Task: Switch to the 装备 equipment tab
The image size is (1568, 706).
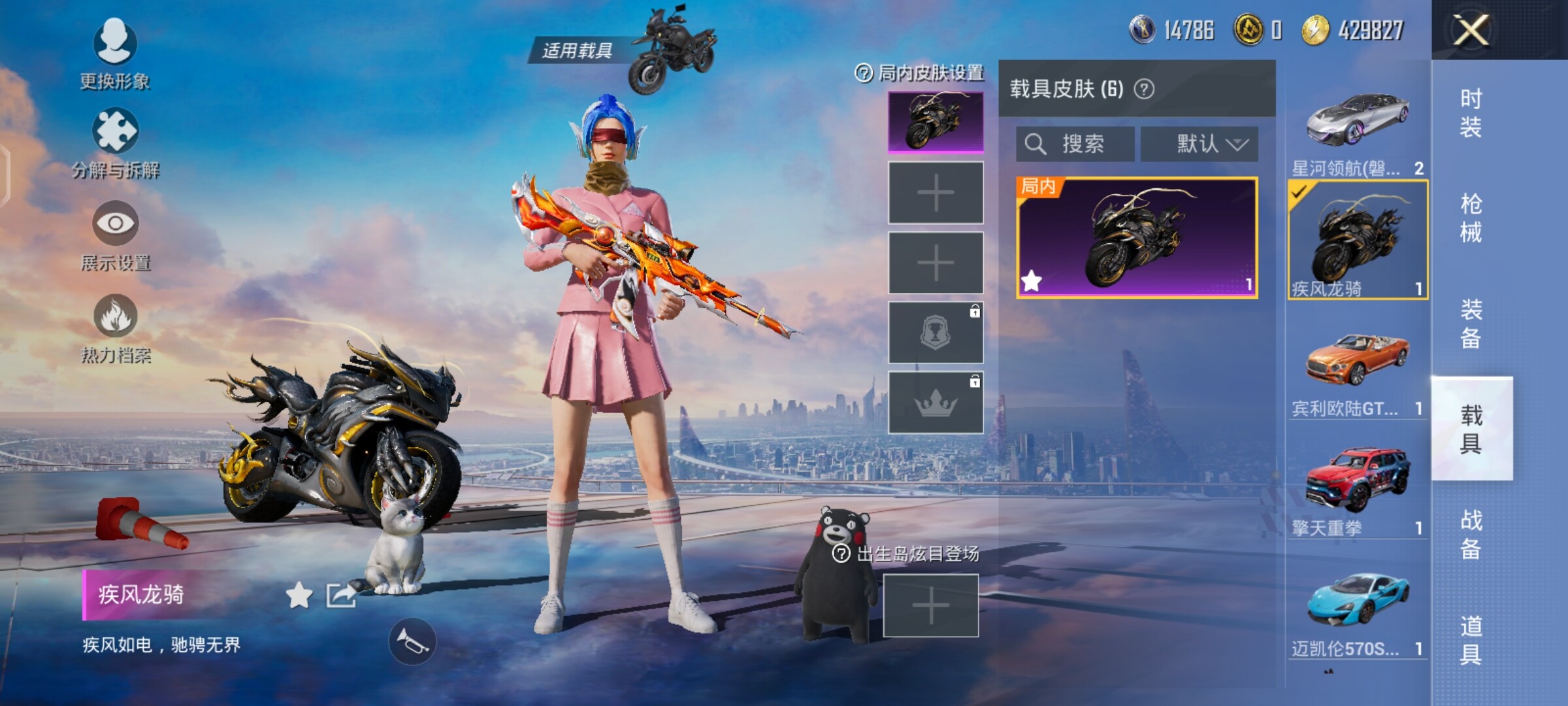Action: click(1471, 324)
